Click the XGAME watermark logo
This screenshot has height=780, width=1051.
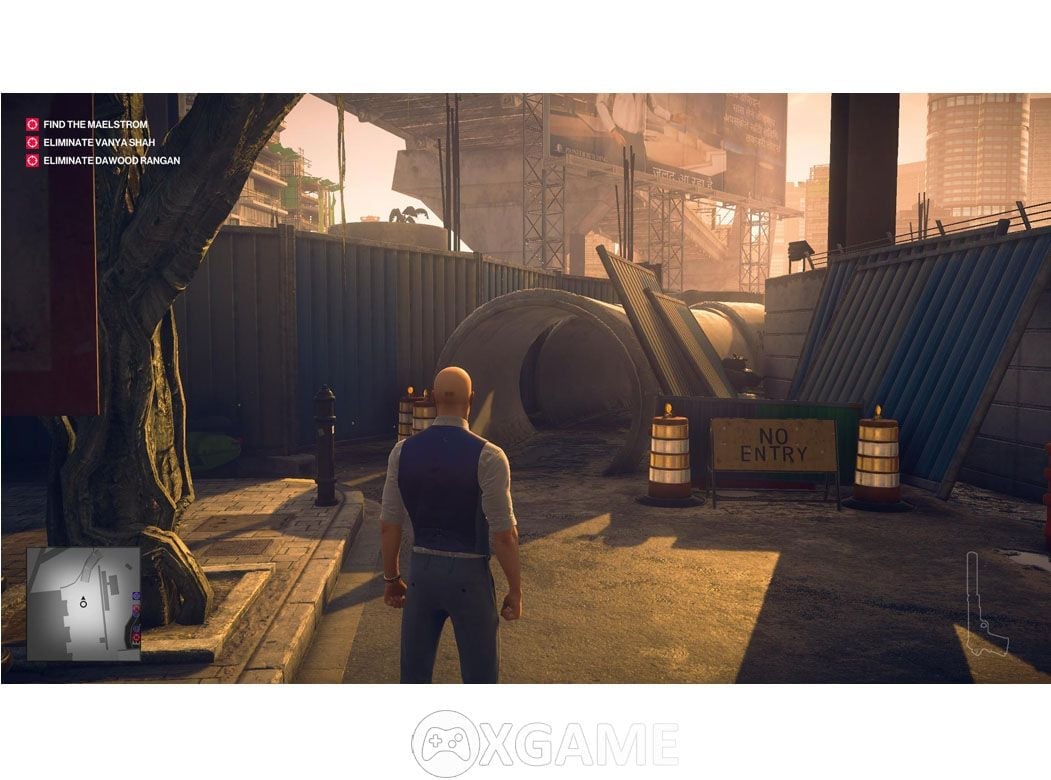click(544, 744)
